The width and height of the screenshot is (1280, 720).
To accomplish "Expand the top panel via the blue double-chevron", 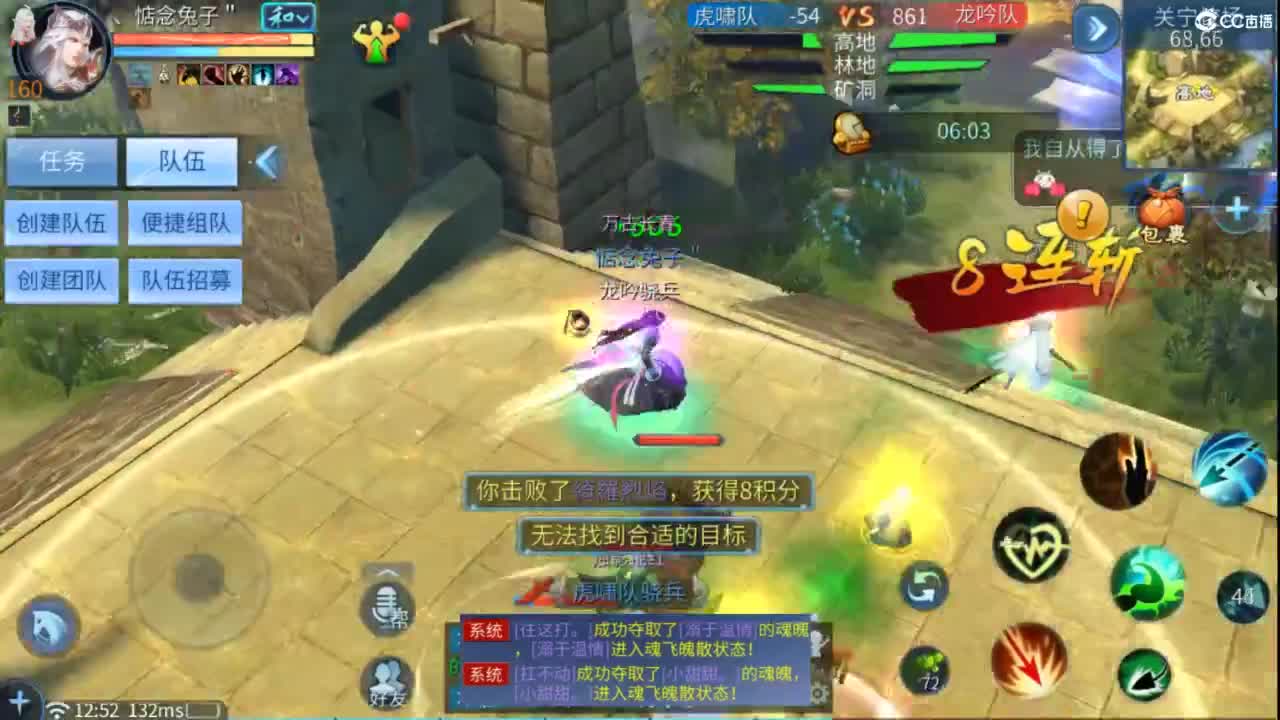I will pos(1095,30).
